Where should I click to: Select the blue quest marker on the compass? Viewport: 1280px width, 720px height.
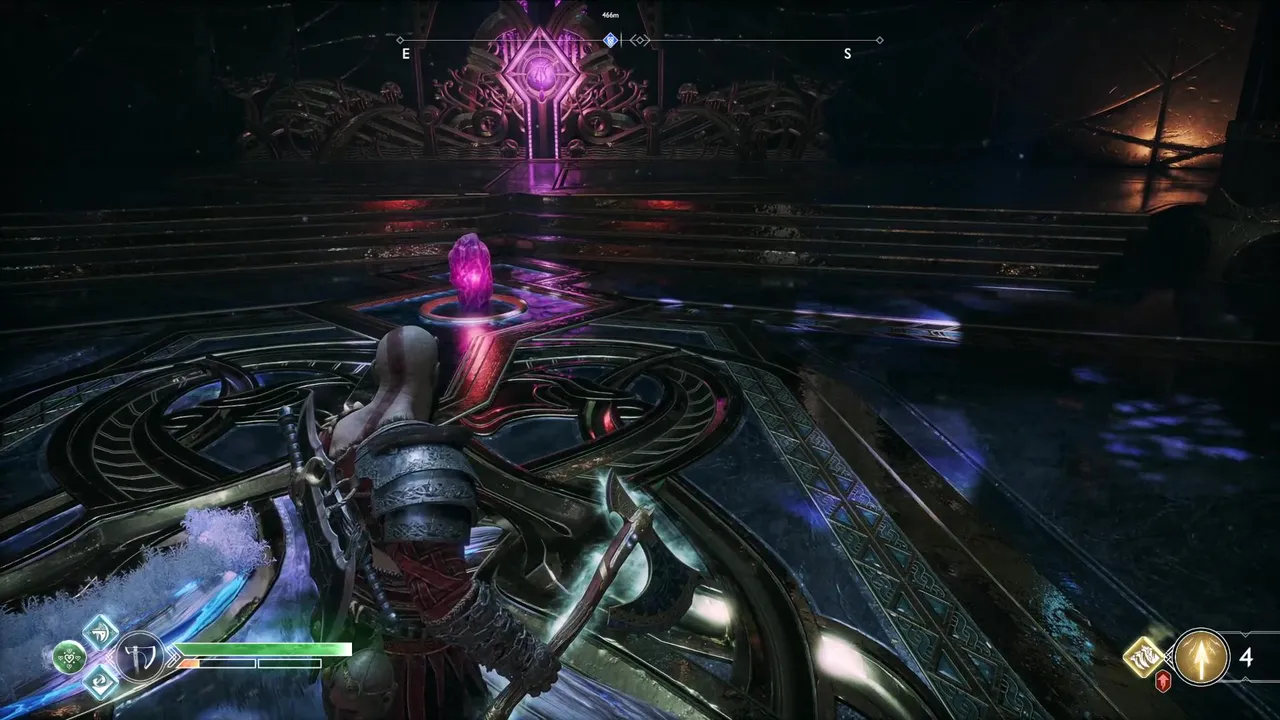pyautogui.click(x=610, y=40)
